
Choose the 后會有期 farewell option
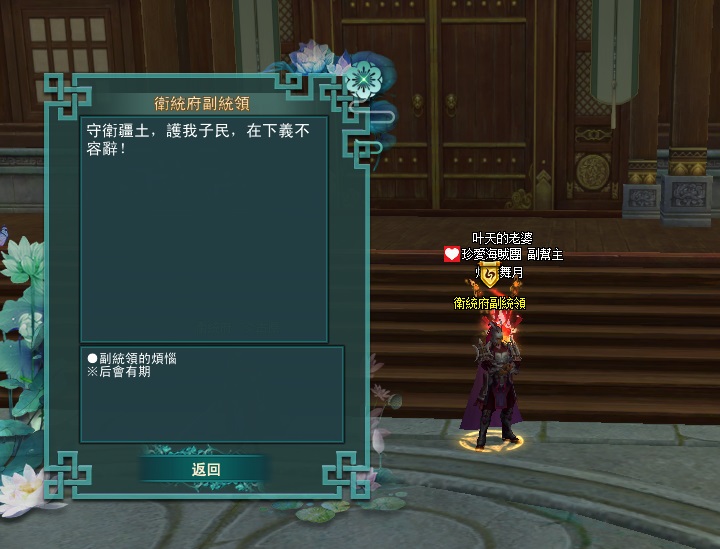[x=123, y=372]
